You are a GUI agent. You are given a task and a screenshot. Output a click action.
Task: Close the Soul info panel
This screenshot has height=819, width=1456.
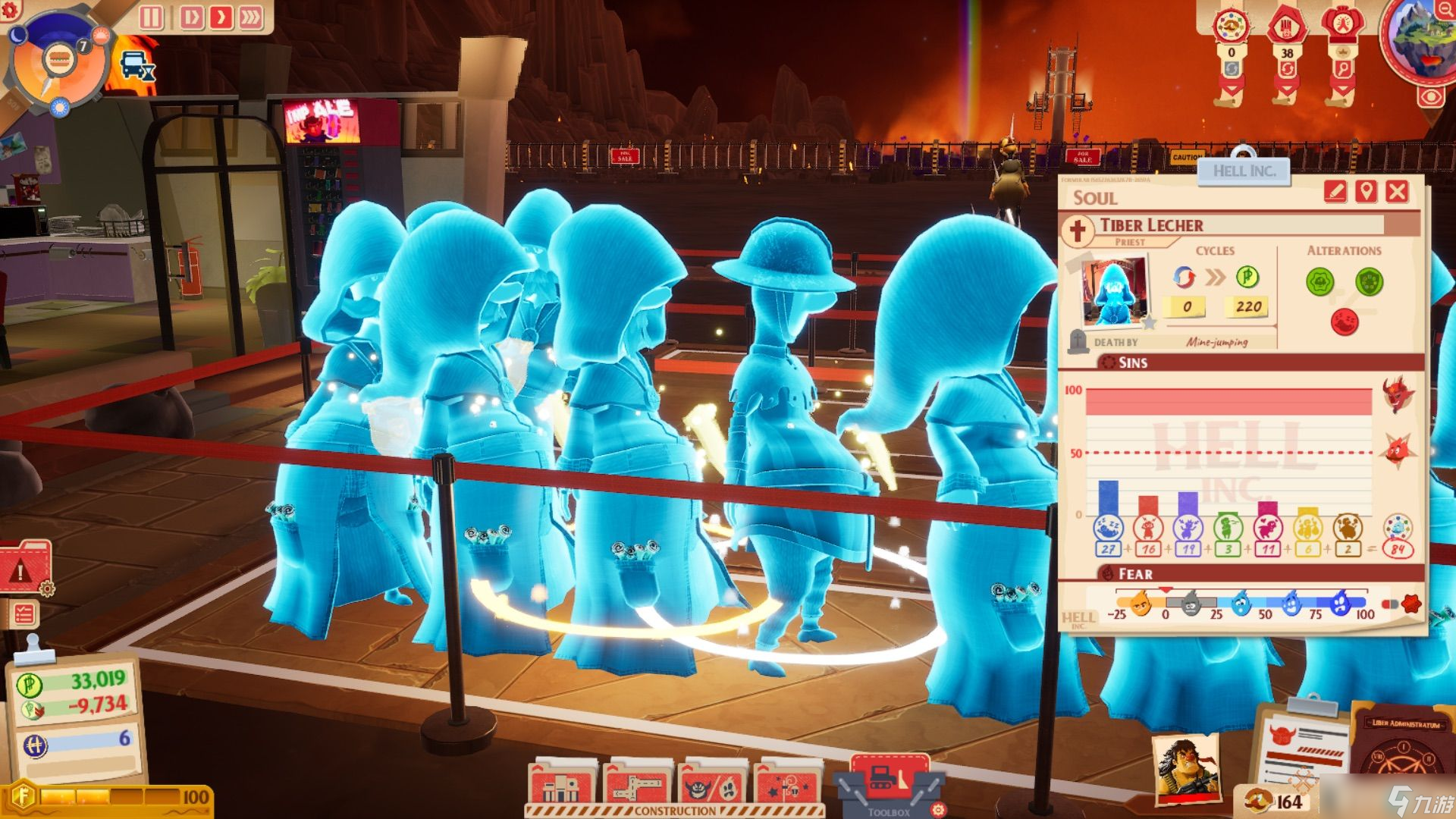(x=1397, y=191)
